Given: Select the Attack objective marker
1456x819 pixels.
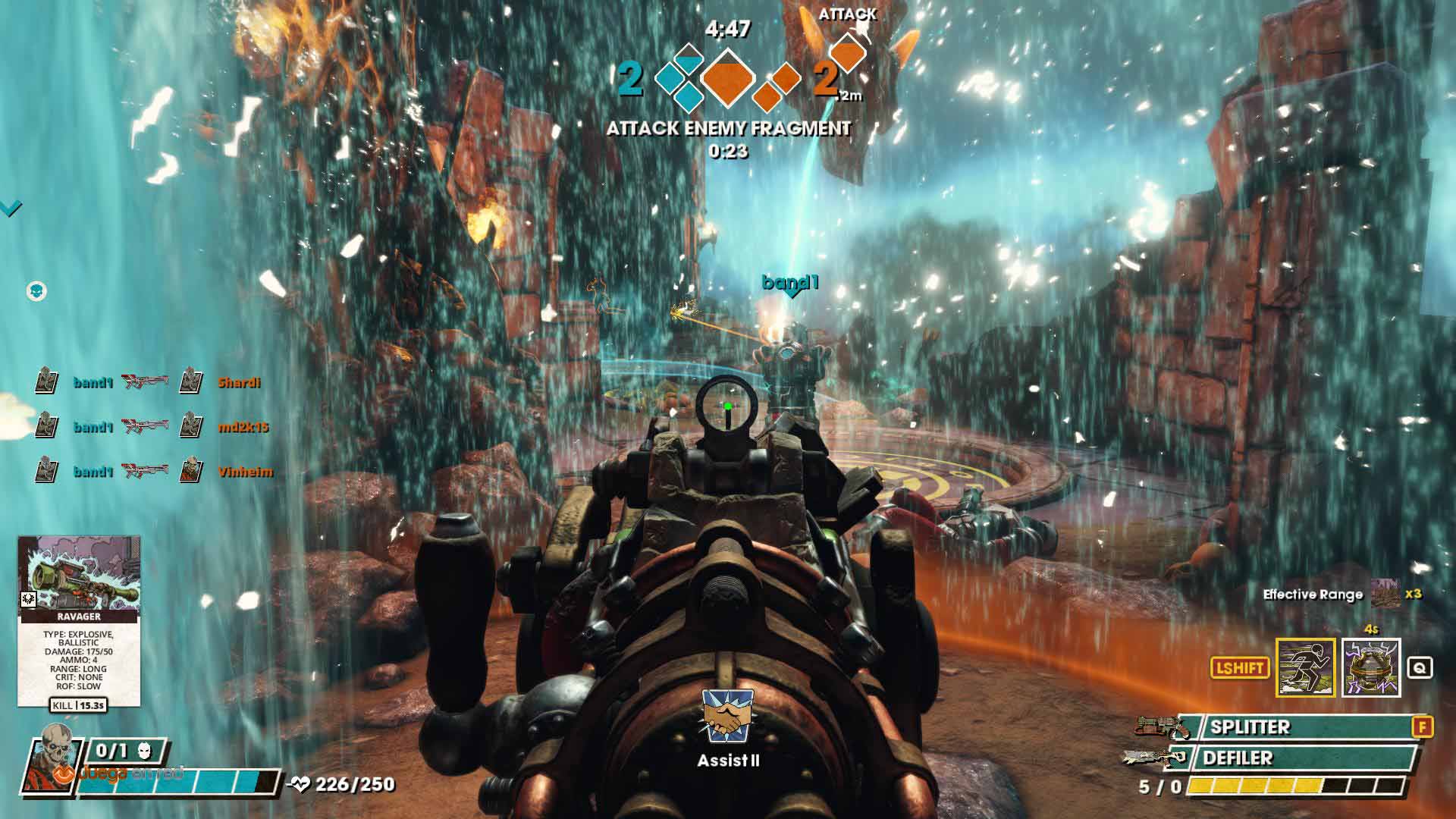Looking at the screenshot, I should click(848, 52).
